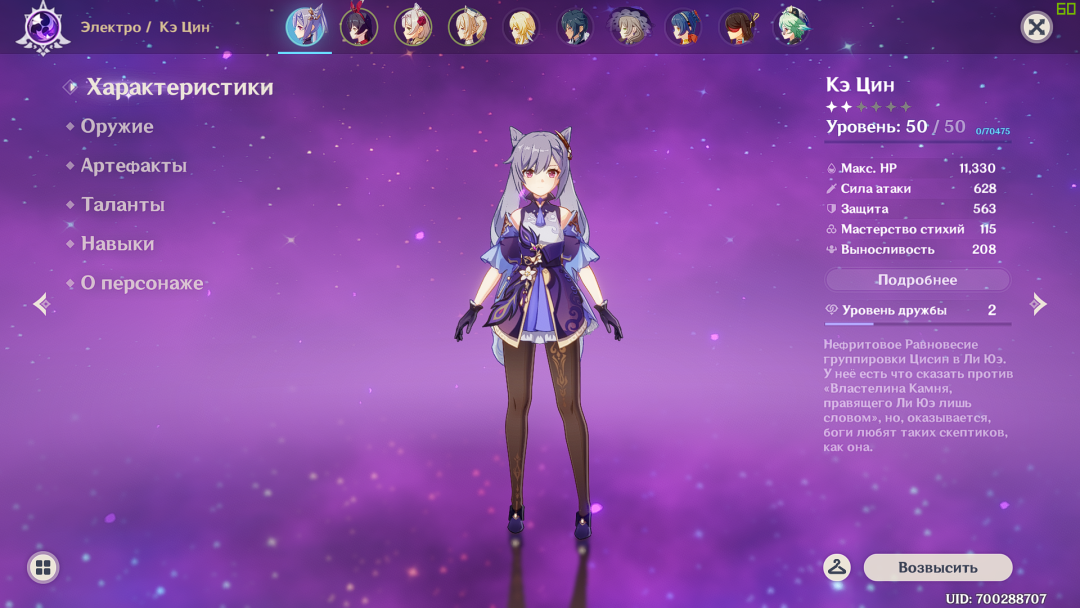Image resolution: width=1080 pixels, height=608 pixels.
Task: Open the Weapon section (Оружие)
Action: coord(117,127)
